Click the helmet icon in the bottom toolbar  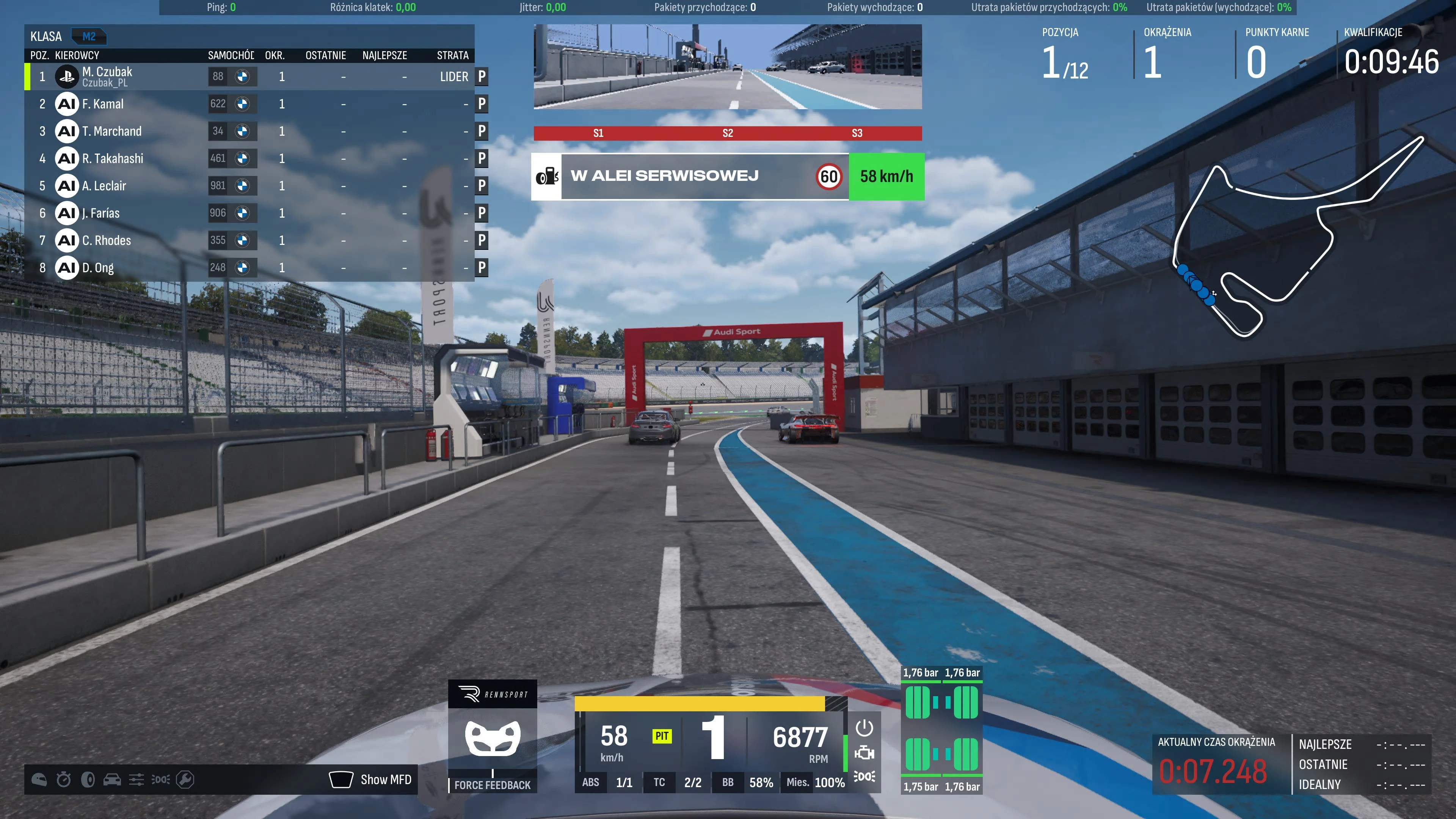coord(39,780)
